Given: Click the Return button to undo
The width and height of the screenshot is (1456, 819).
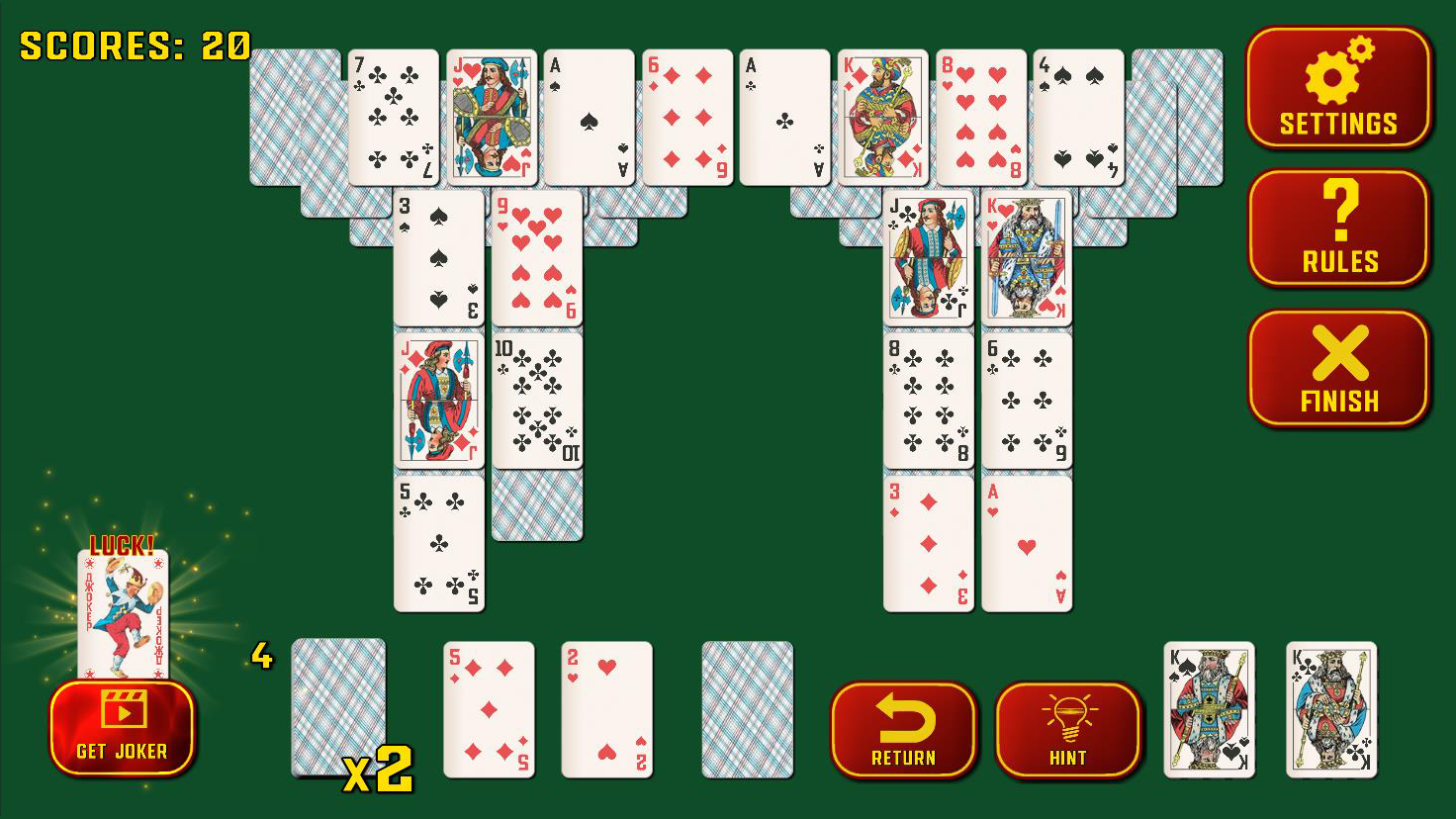Looking at the screenshot, I should click(x=903, y=732).
